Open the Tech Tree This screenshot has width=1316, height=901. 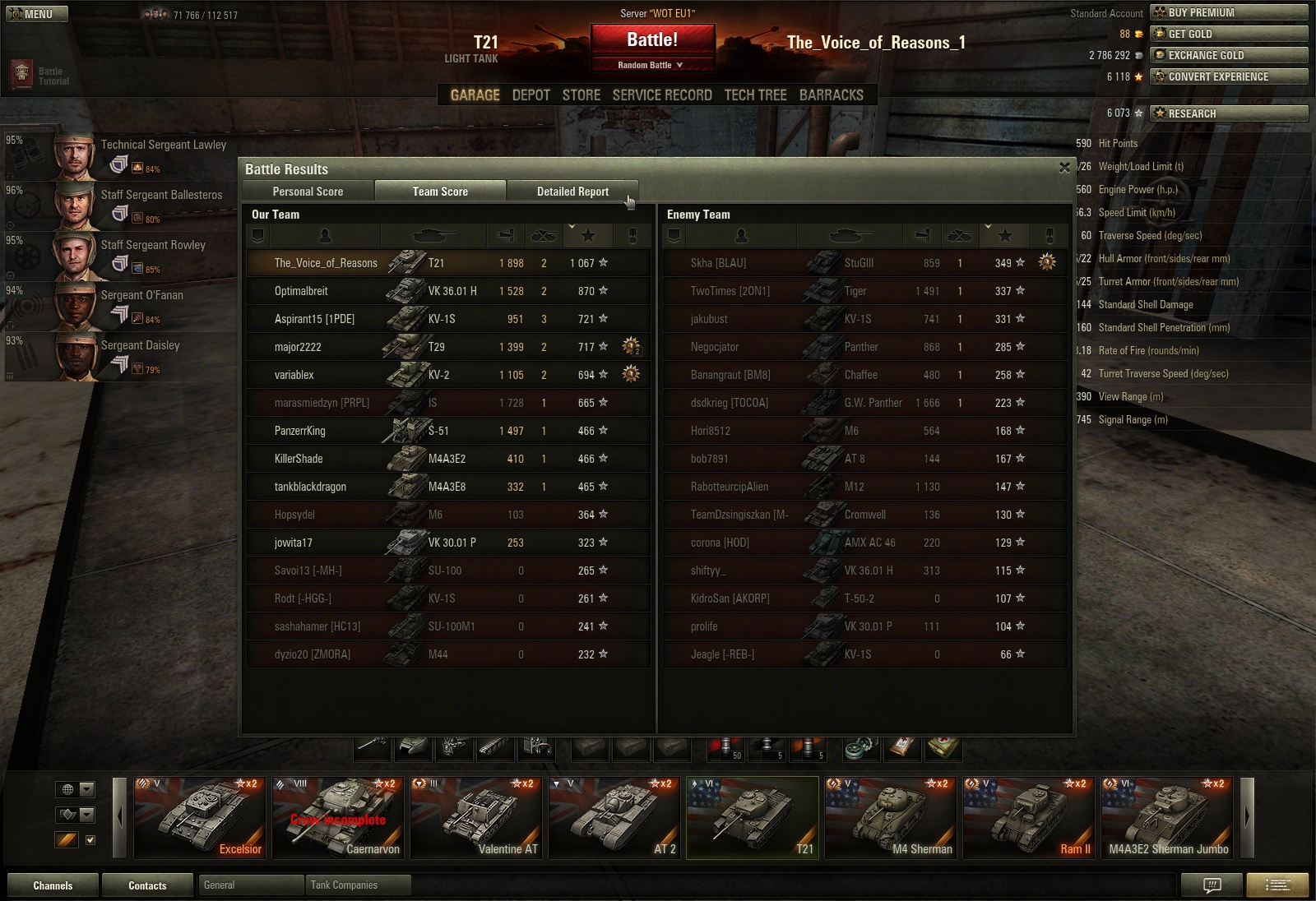click(x=755, y=95)
